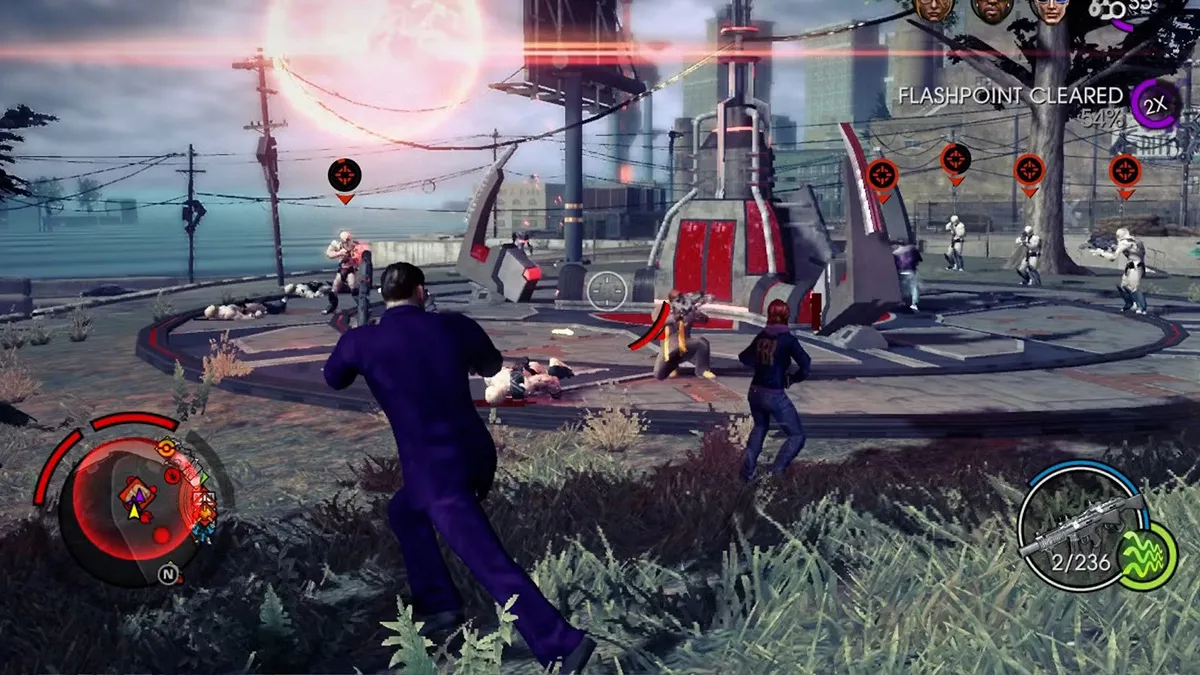Choose the dark-skinned homie portrait
The image size is (1200, 675).
tap(991, 10)
